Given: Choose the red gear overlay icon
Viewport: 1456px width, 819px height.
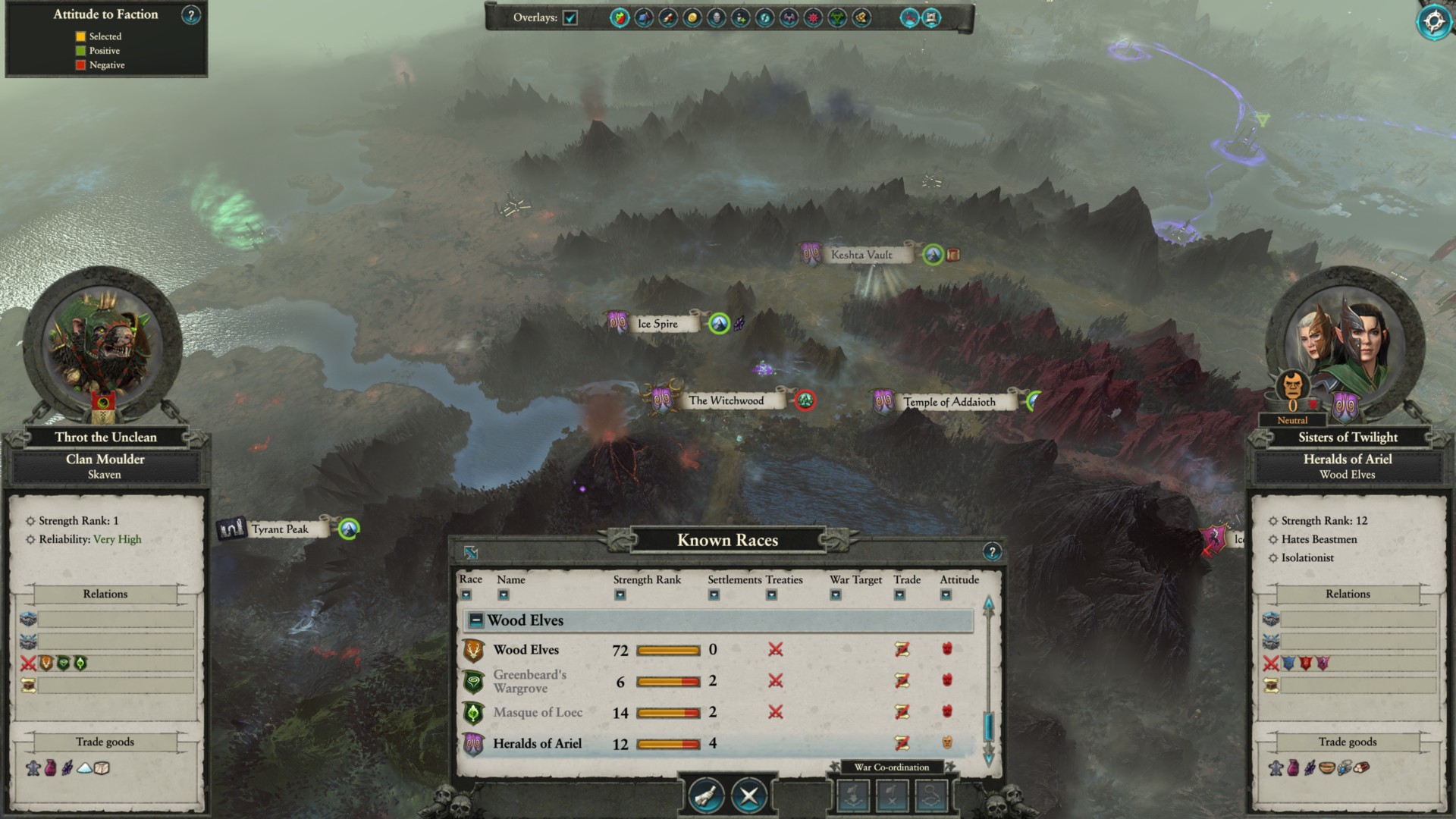Looking at the screenshot, I should point(813,17).
